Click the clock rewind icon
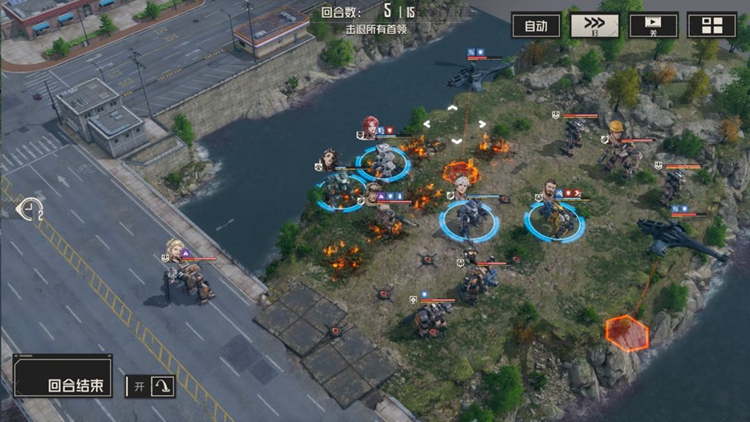This screenshot has height=422, width=750. click(x=31, y=209)
